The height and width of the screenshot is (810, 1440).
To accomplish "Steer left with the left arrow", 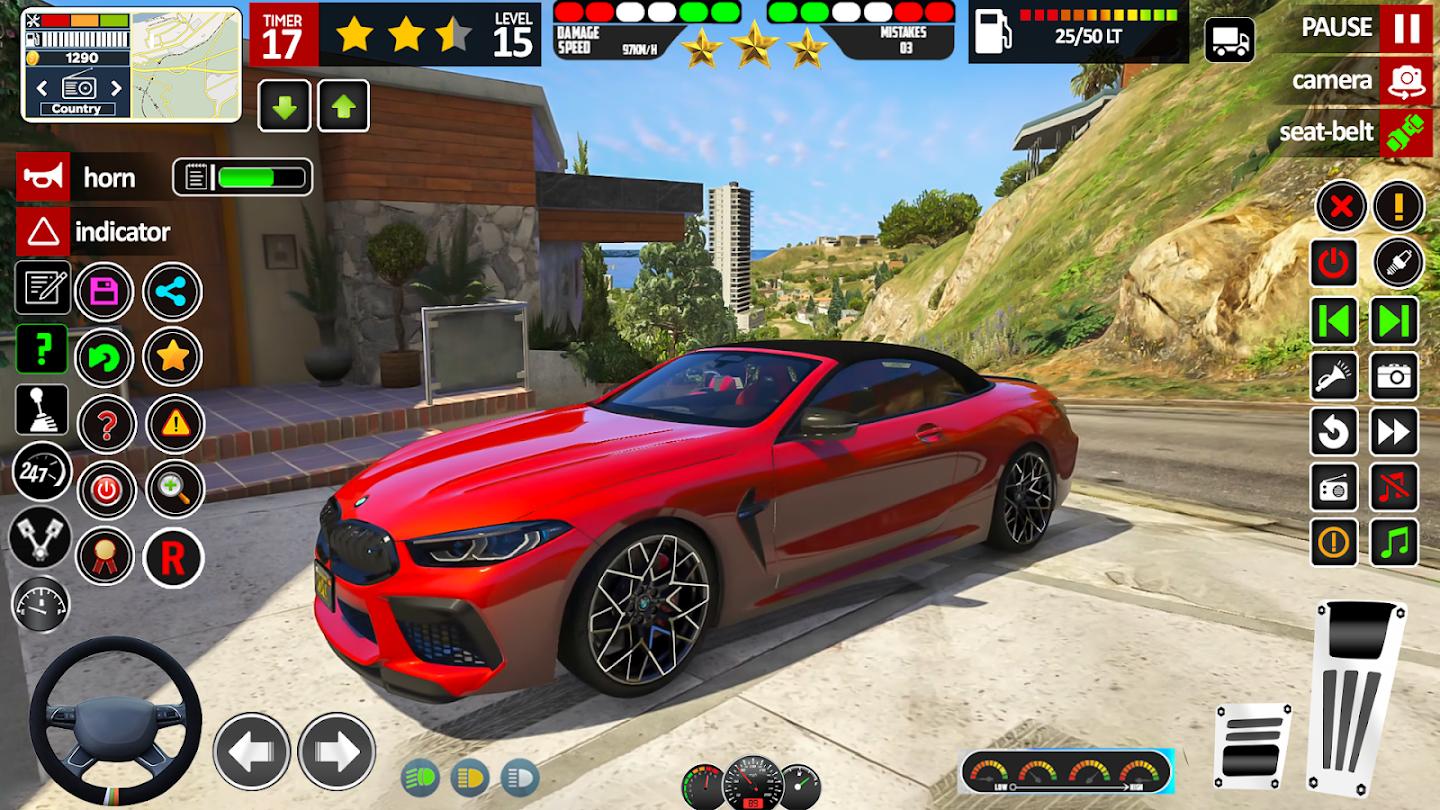I will point(252,752).
